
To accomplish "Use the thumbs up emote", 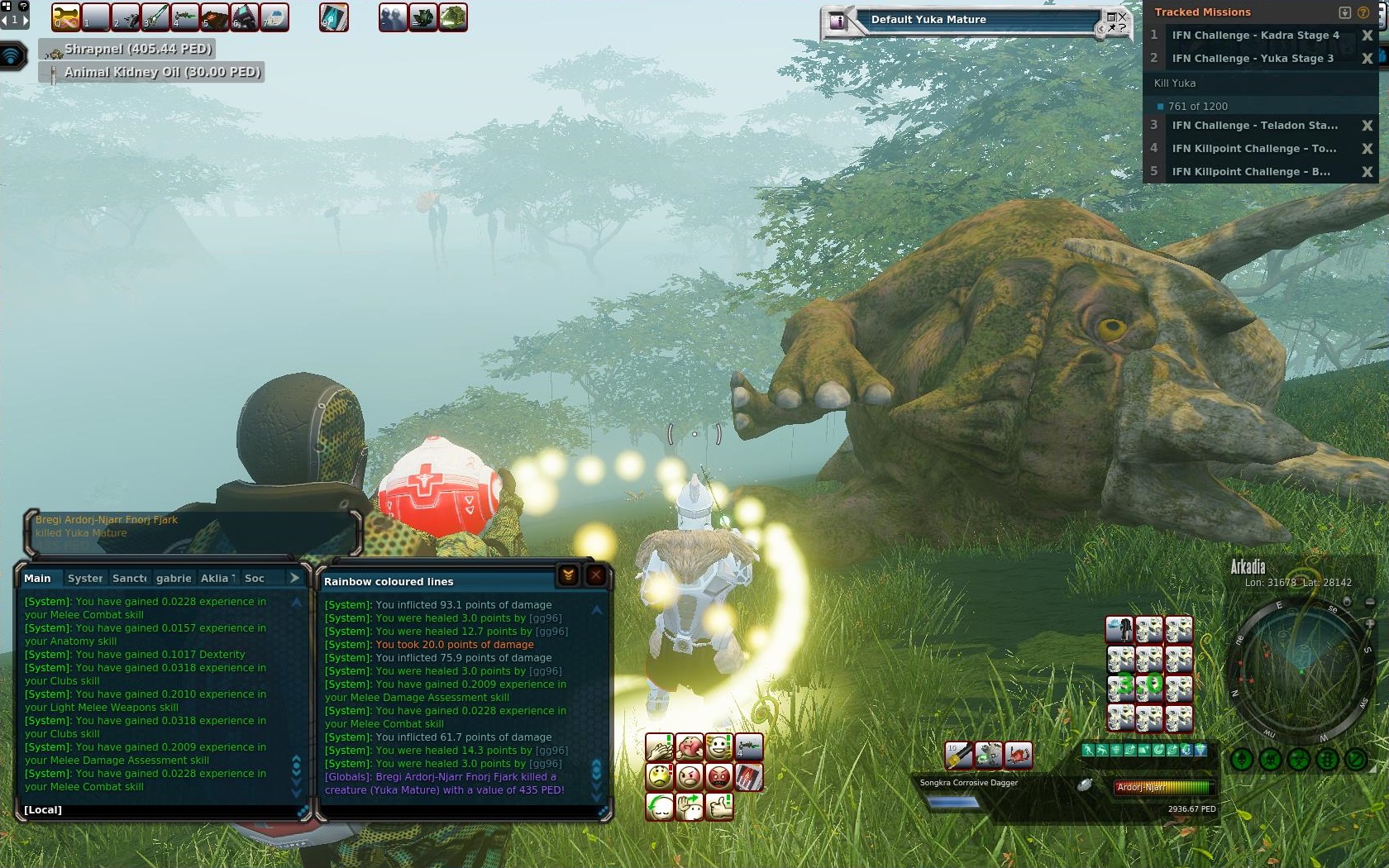I will [719, 805].
